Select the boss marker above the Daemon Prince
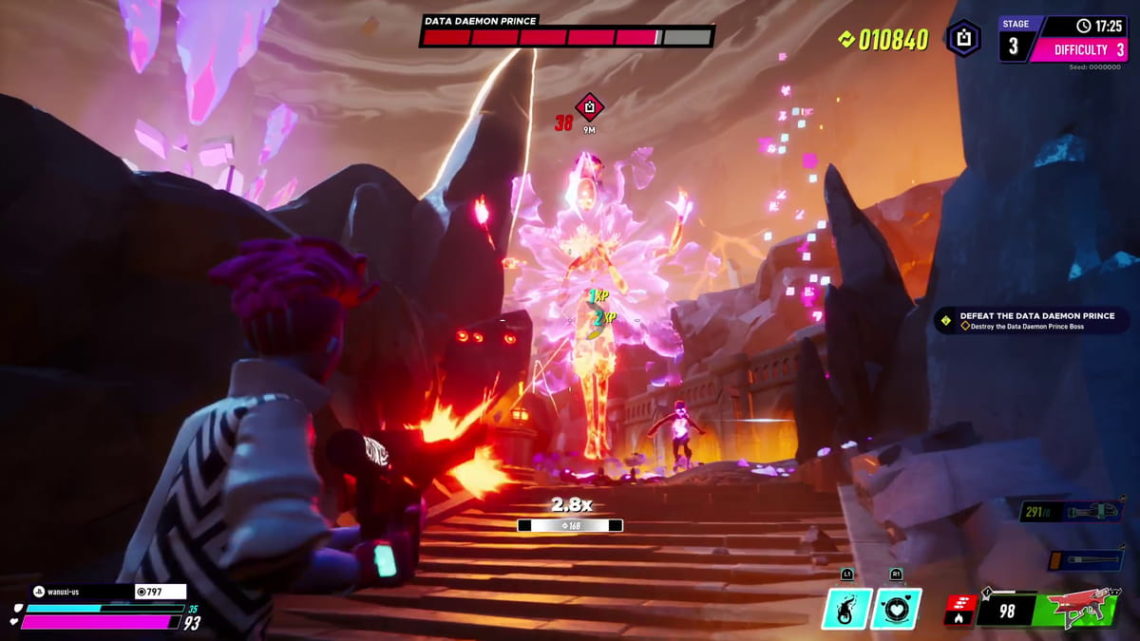Viewport: 1140px width, 641px height. click(589, 106)
